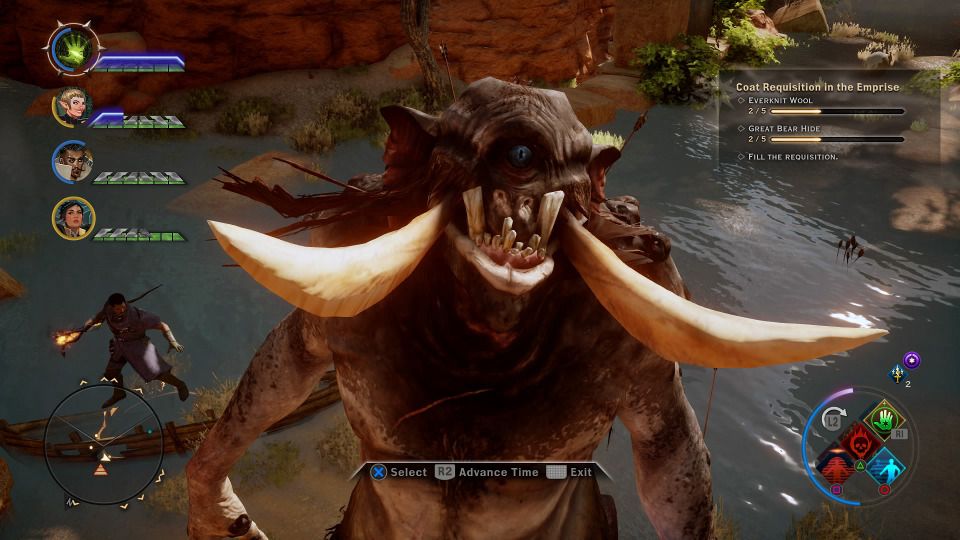Click the Everknit Wool objective entry
This screenshot has width=960, height=540.
781,101
